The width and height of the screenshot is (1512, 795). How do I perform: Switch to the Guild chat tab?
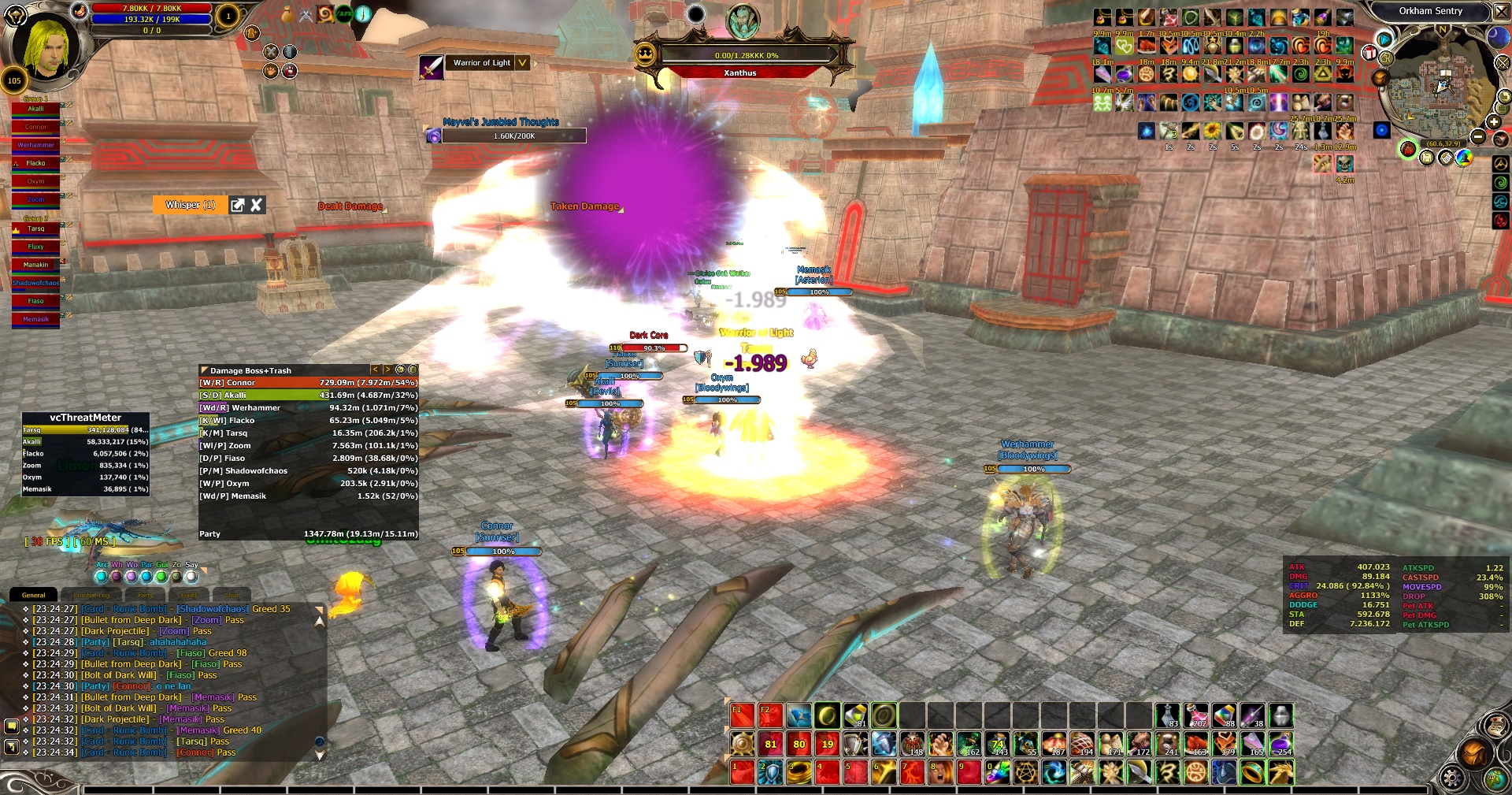tap(189, 596)
